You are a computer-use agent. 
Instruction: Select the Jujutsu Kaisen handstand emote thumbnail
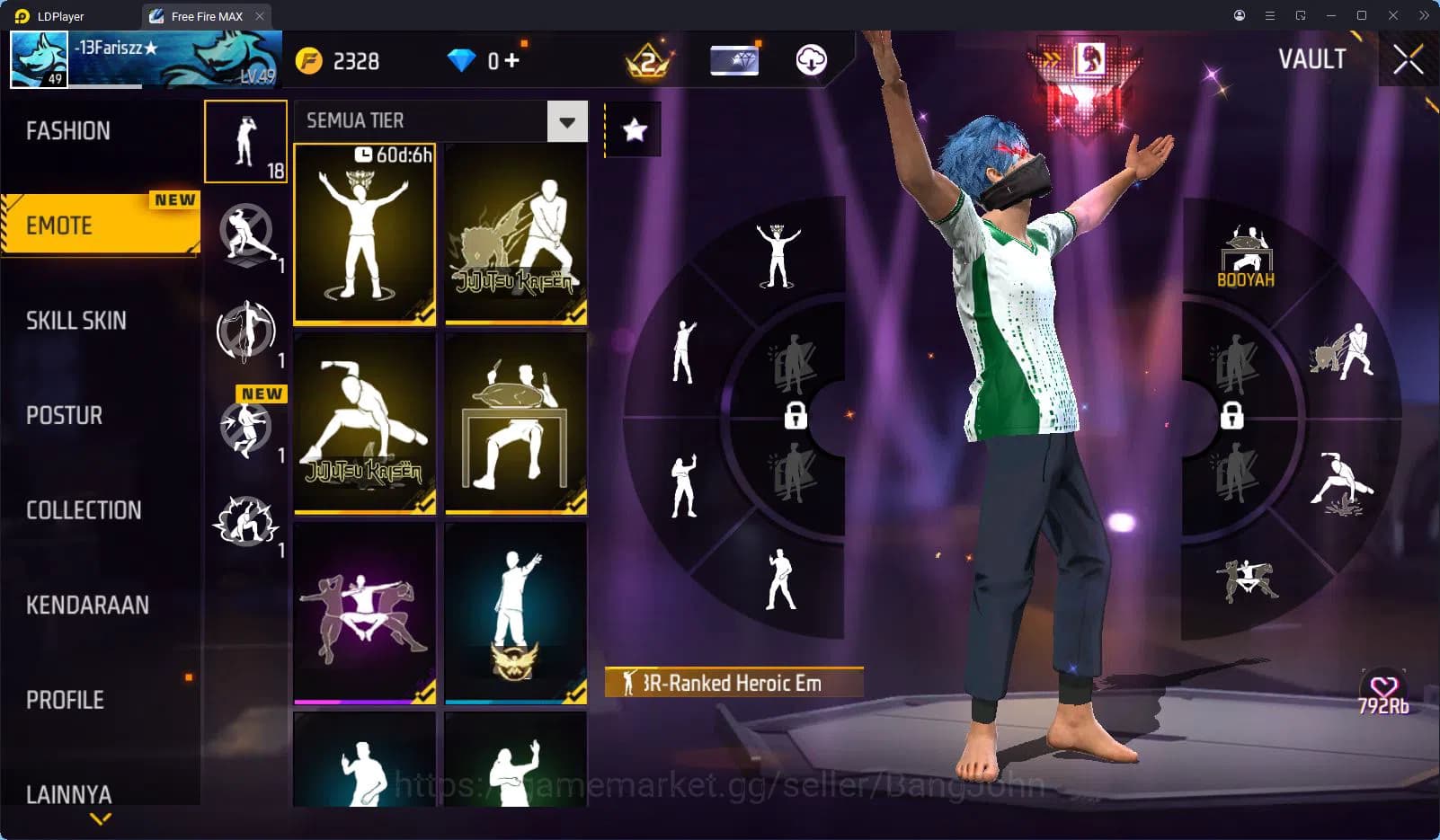point(364,422)
